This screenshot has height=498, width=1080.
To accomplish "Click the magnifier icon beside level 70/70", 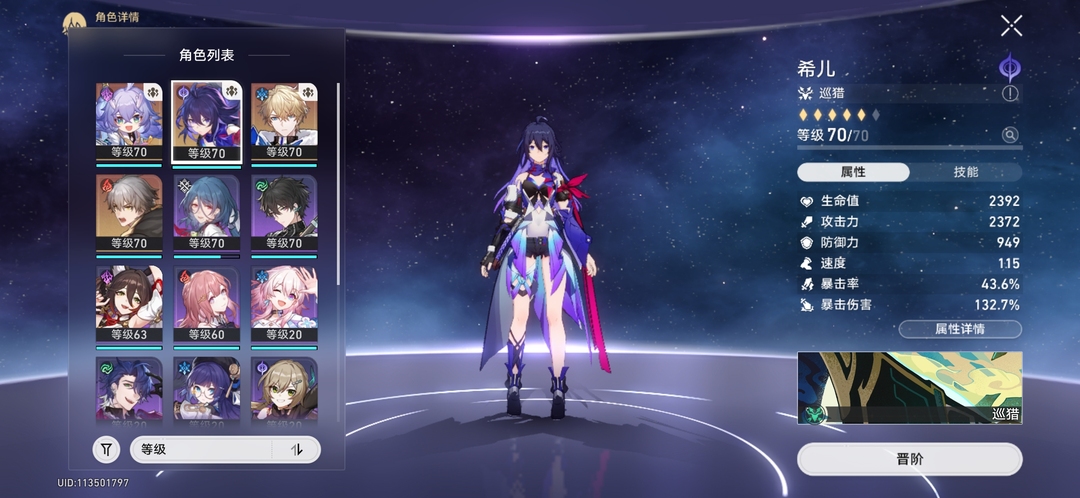I will click(1010, 135).
